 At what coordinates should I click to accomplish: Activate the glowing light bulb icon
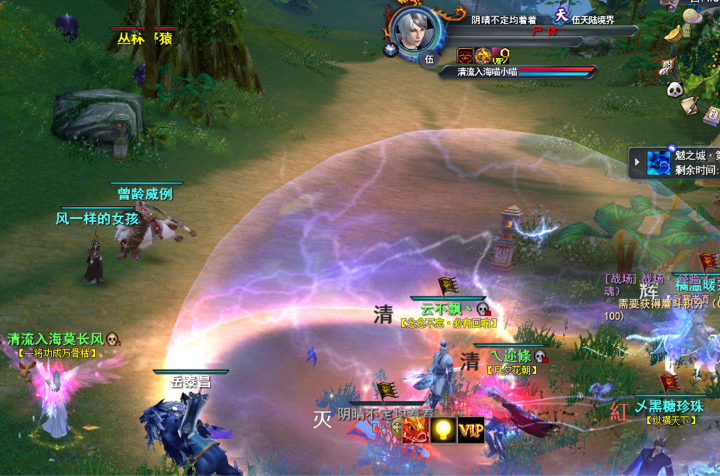pyautogui.click(x=442, y=430)
